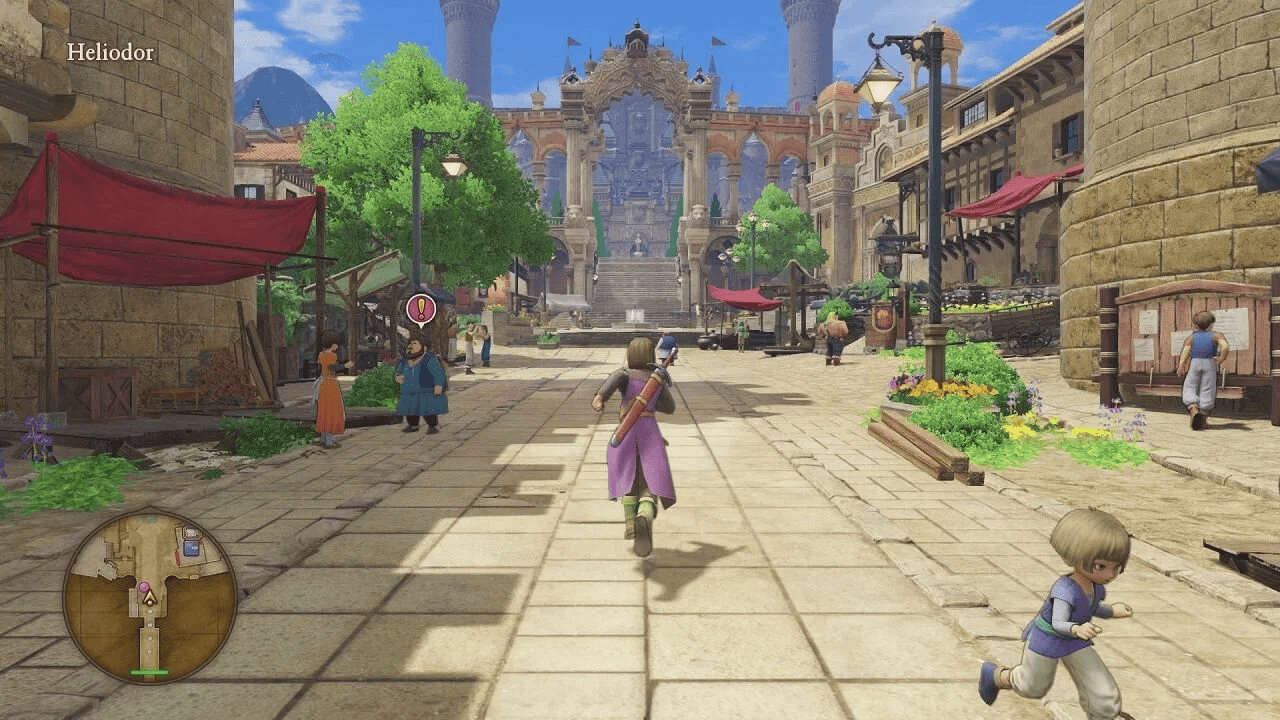
Task: Select the blue chest icon on the minimap
Action: coord(191,547)
